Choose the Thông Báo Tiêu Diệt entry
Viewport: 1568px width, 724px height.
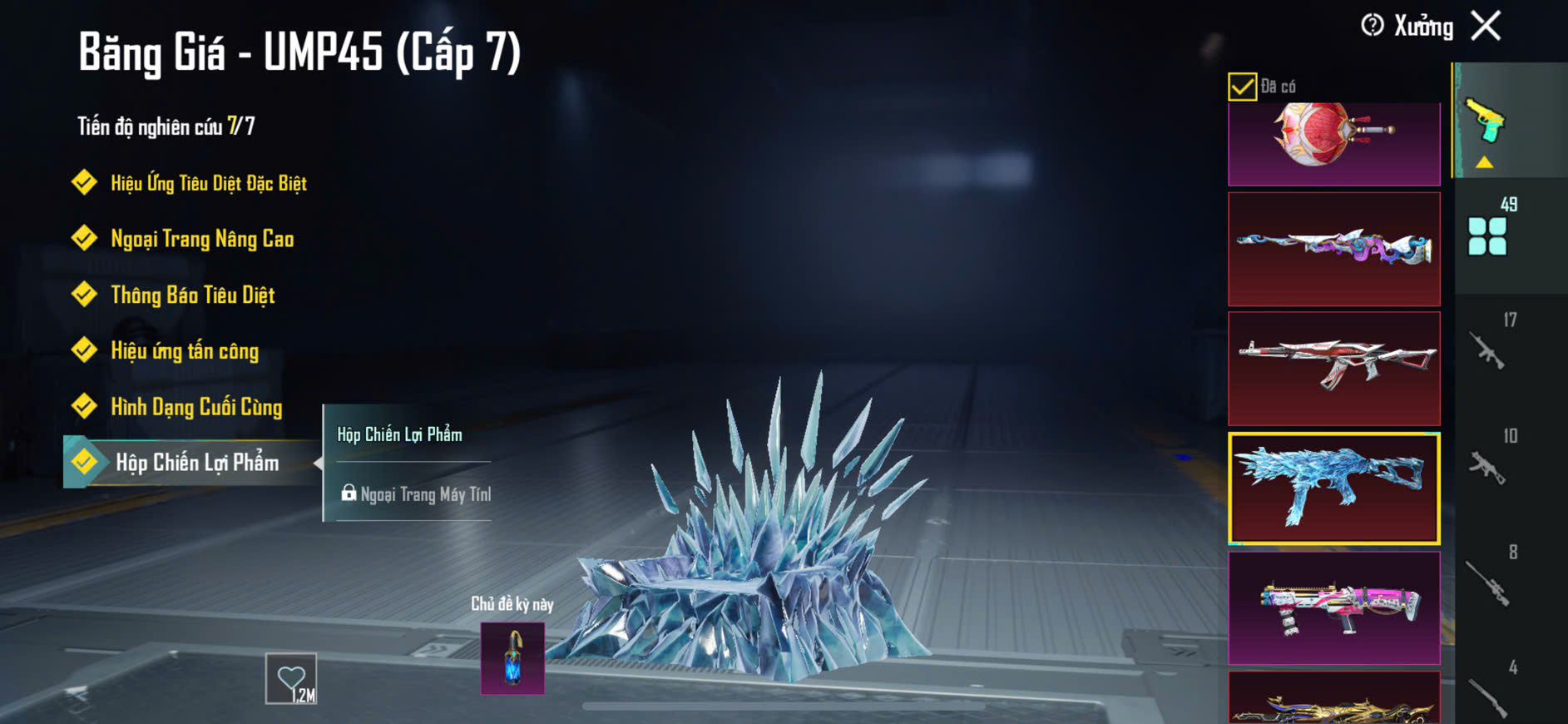coord(192,295)
